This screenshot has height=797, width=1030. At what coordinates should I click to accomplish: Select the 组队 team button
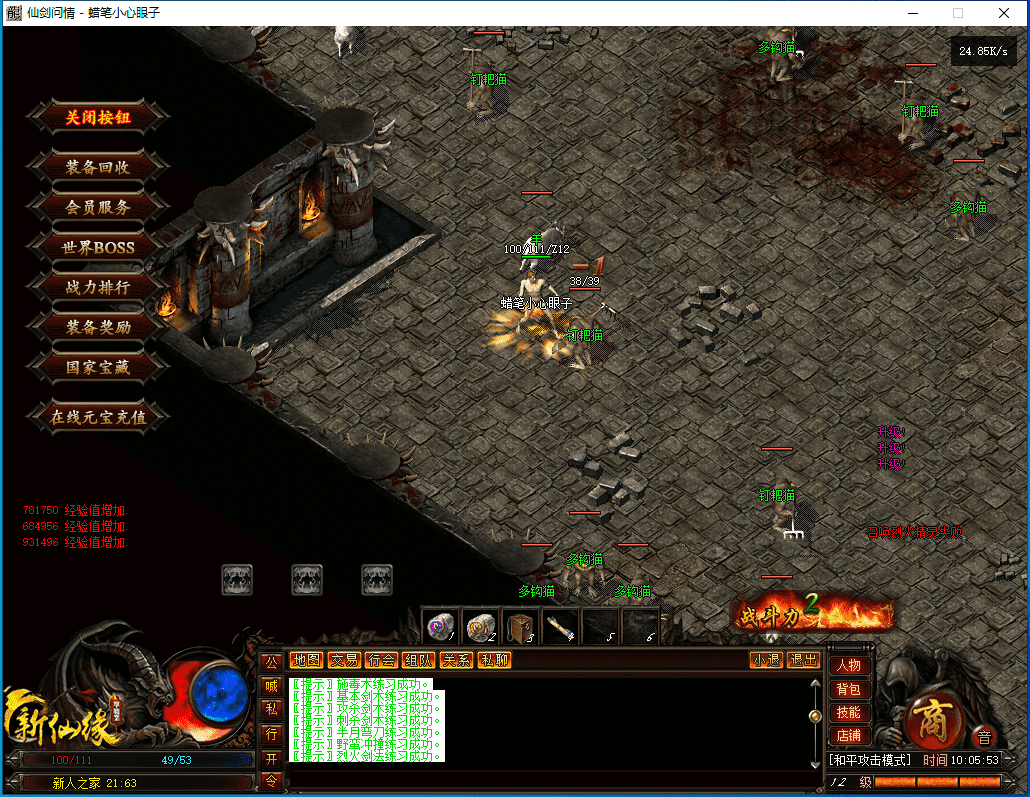tap(418, 660)
